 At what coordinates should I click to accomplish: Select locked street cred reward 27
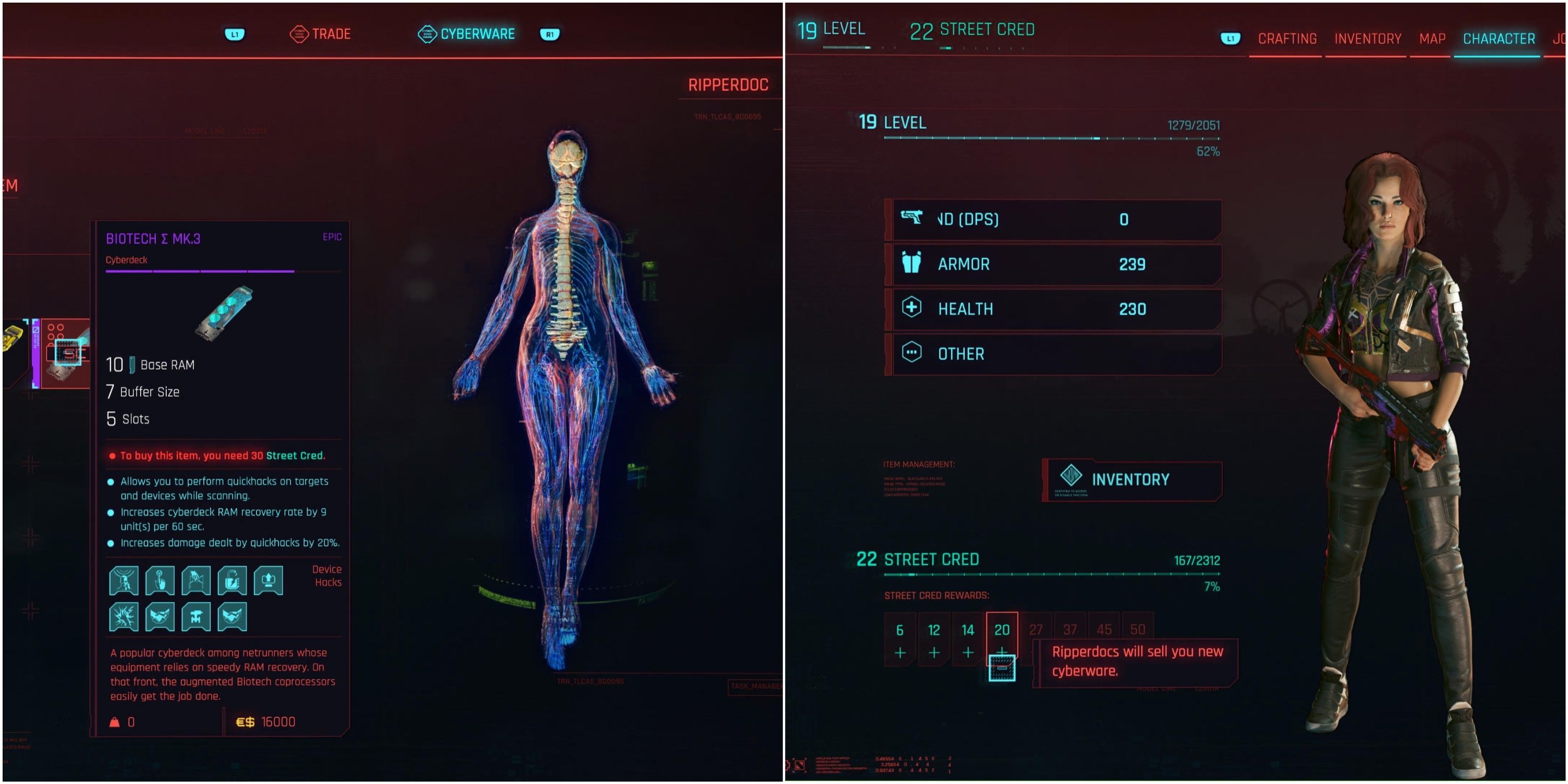[1035, 629]
